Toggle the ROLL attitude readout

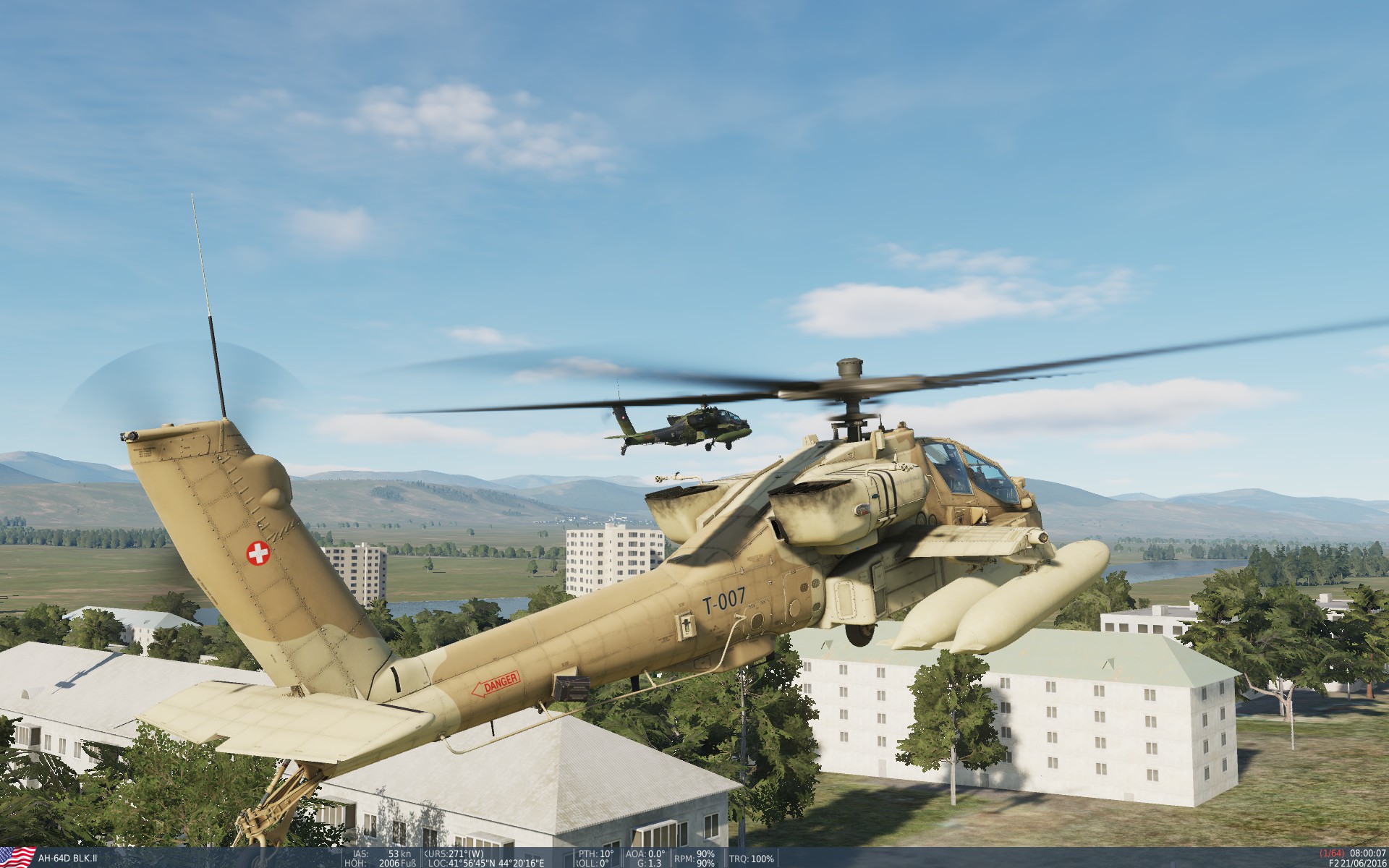[x=591, y=861]
